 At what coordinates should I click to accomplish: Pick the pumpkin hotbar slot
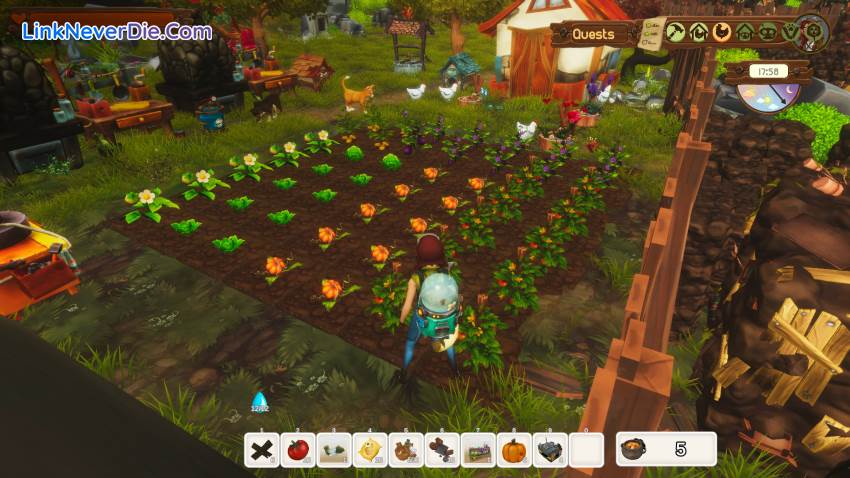514,450
